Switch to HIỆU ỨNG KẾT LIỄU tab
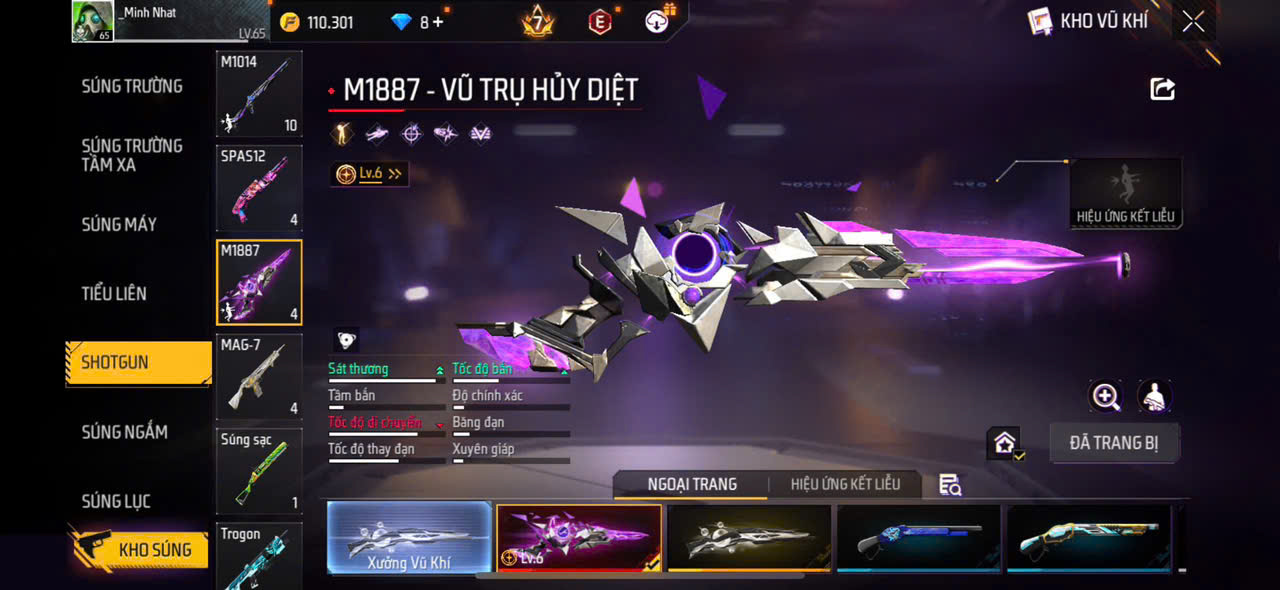The height and width of the screenshot is (590, 1280). [x=845, y=484]
